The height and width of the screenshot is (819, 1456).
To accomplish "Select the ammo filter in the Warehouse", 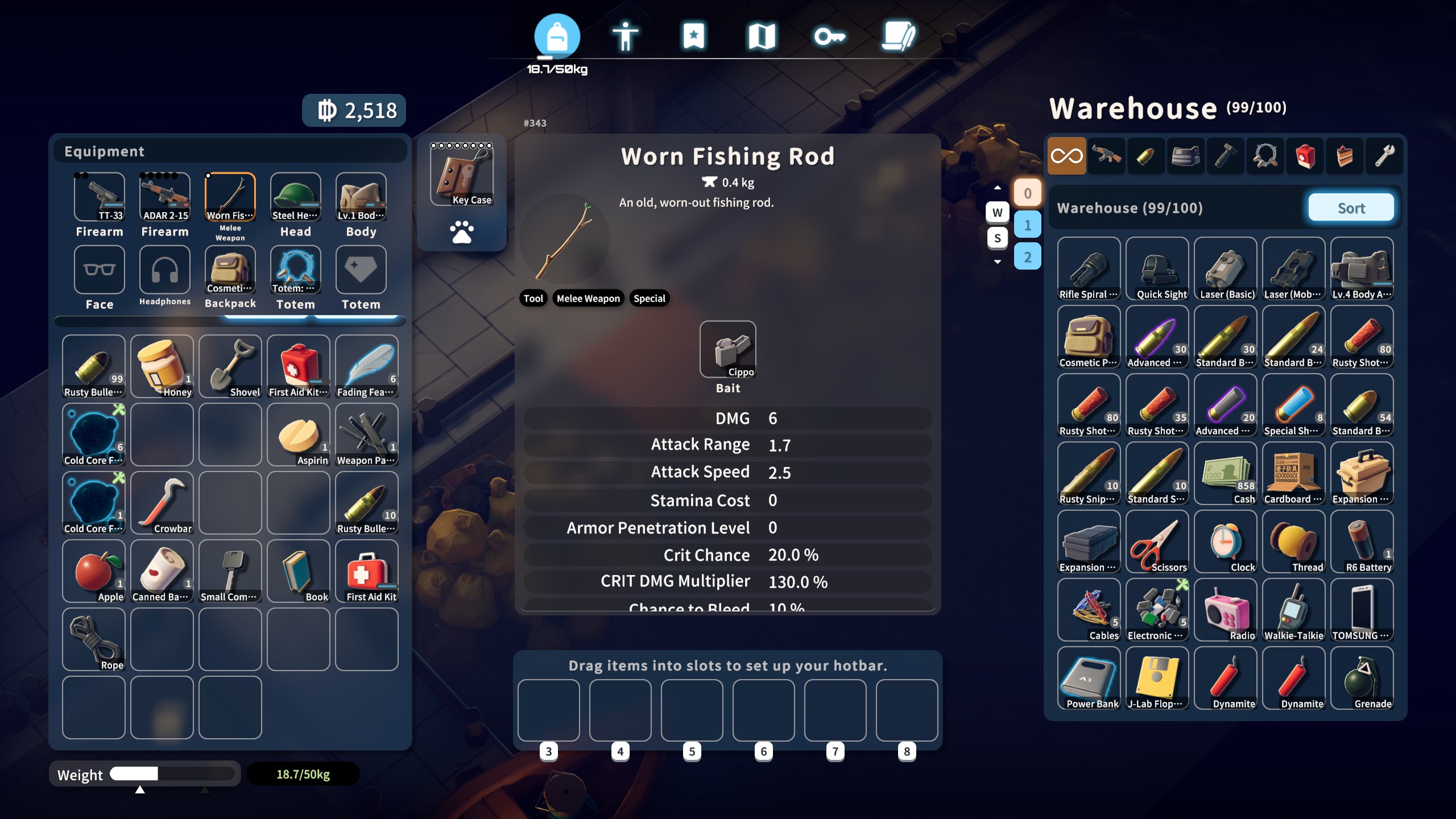I will (x=1145, y=155).
